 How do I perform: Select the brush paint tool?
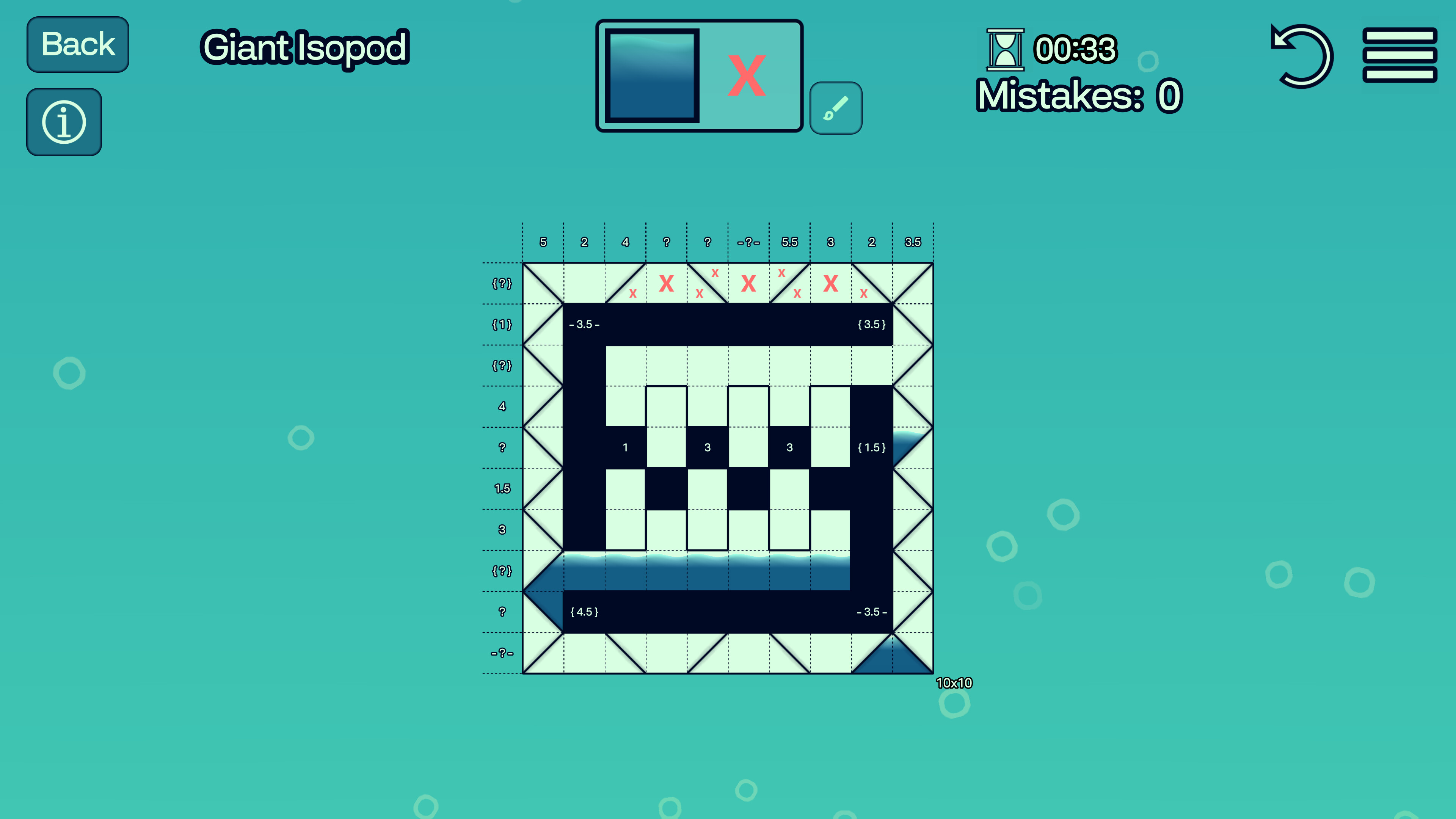tap(836, 107)
